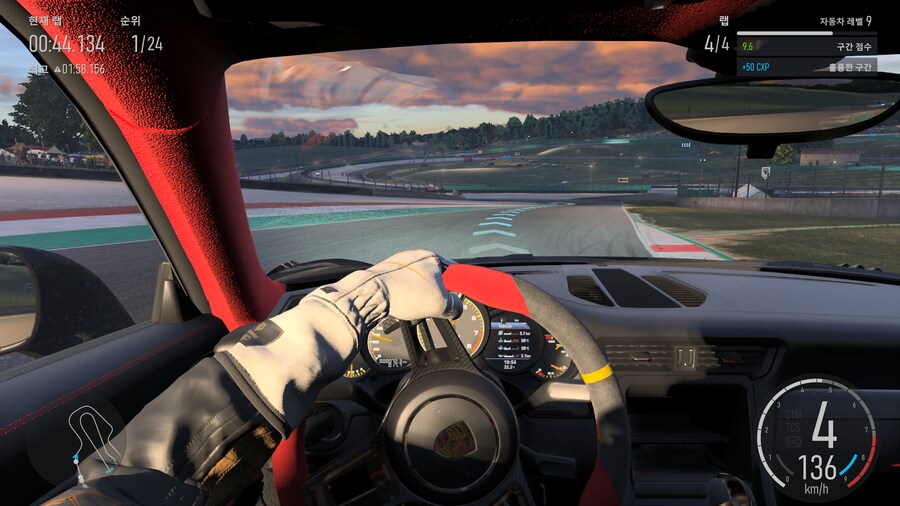900x506 pixels.
Task: Open the 9.6 segment score panel
Action: (x=806, y=46)
